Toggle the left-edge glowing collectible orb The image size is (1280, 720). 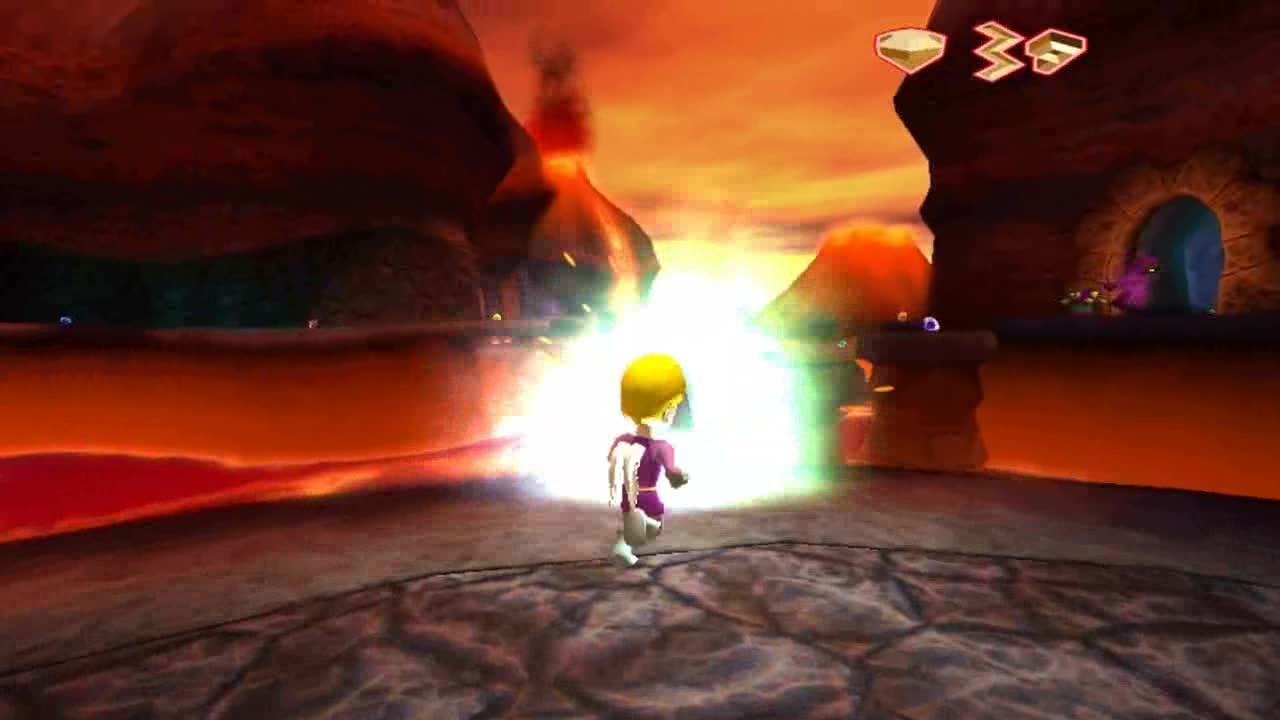click(x=65, y=320)
